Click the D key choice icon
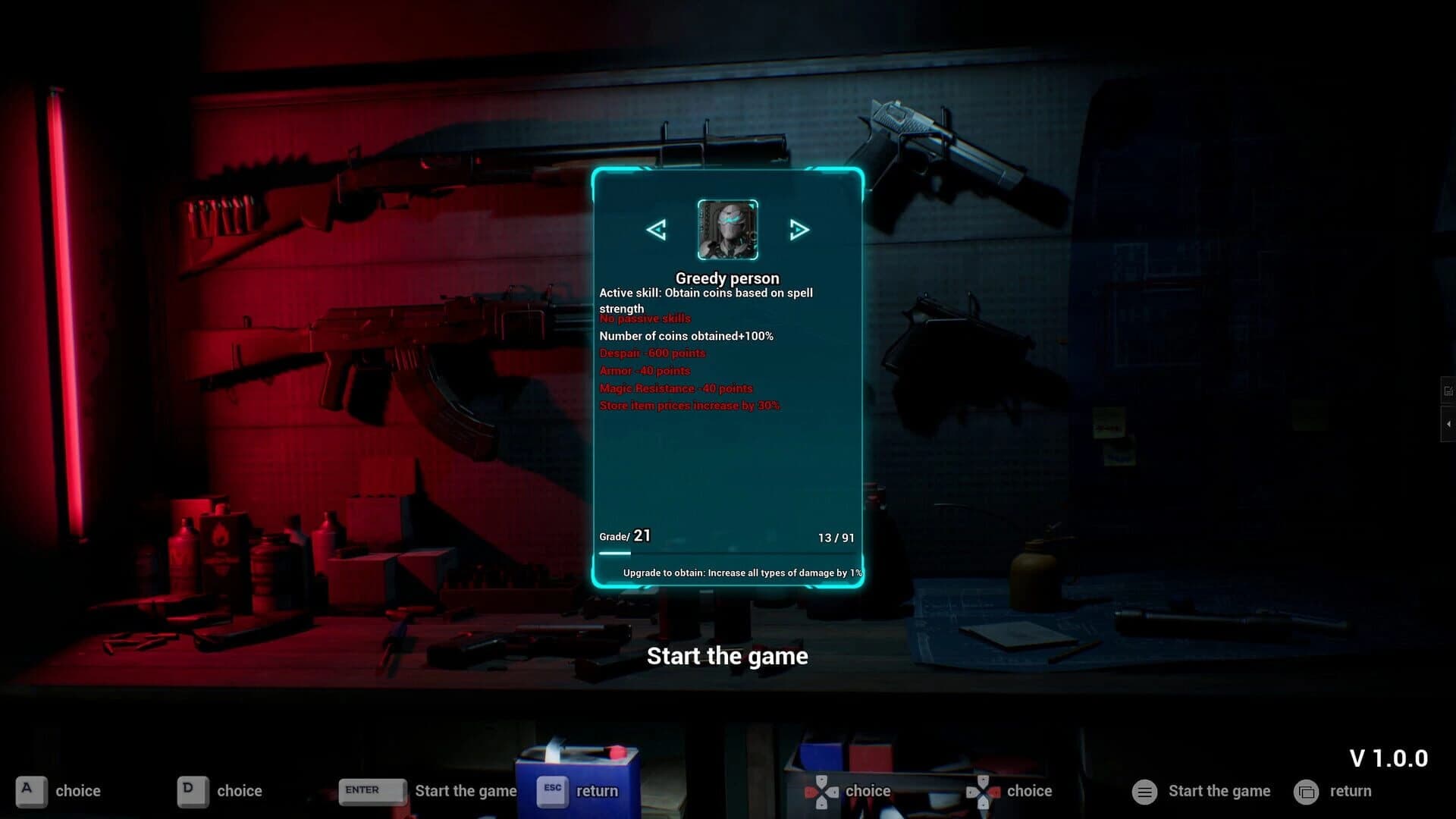The height and width of the screenshot is (819, 1456). click(192, 791)
